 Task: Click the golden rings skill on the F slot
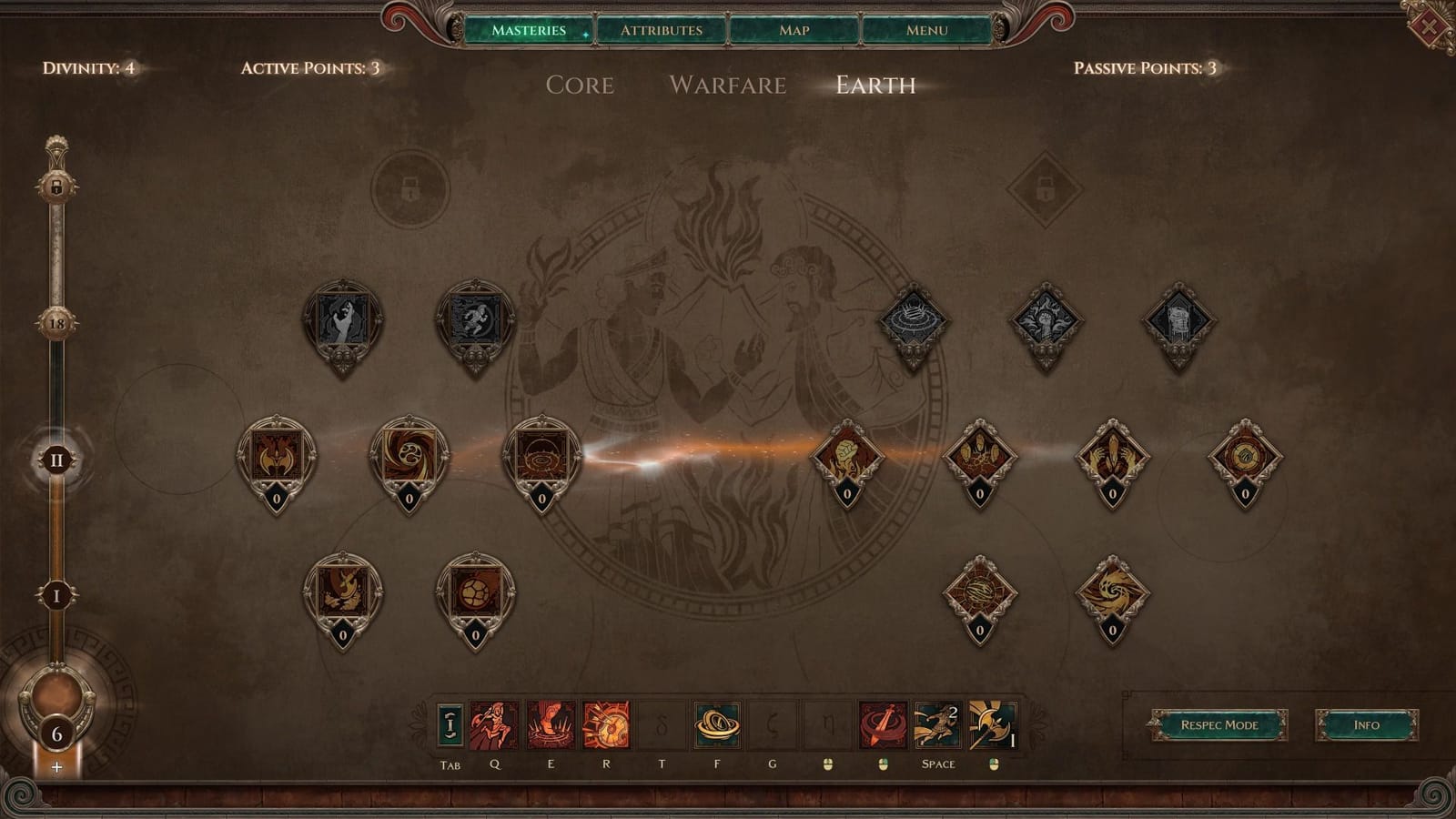[x=719, y=725]
